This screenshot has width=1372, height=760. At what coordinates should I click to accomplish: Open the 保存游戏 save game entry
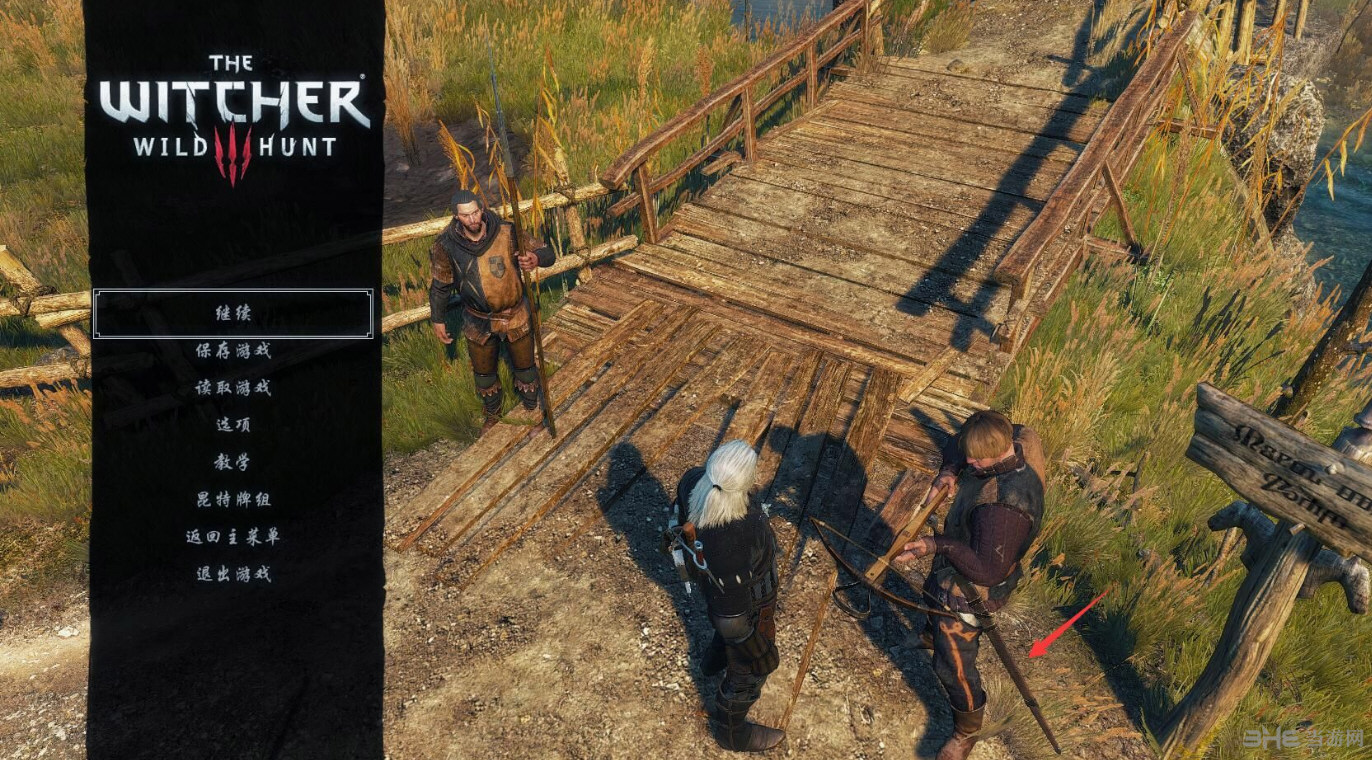pos(232,350)
